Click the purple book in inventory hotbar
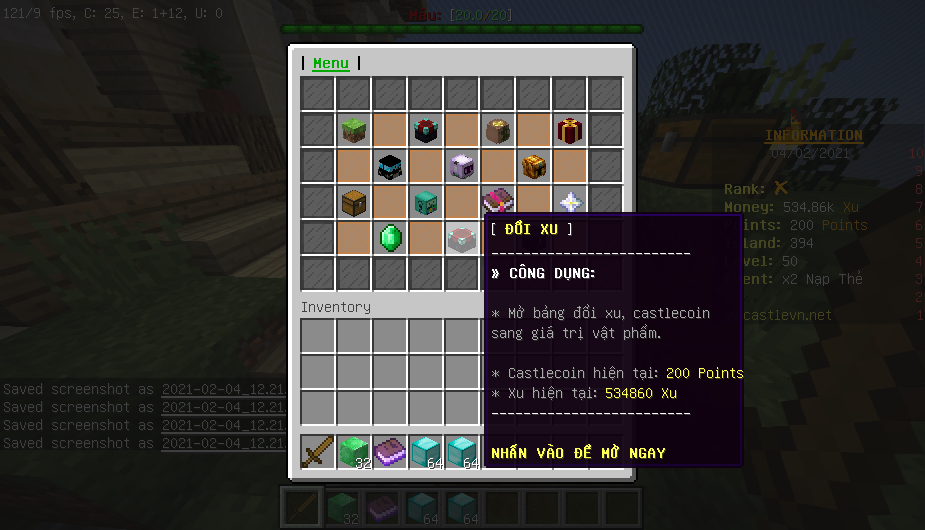Viewport: 925px width, 530px height. pos(390,452)
